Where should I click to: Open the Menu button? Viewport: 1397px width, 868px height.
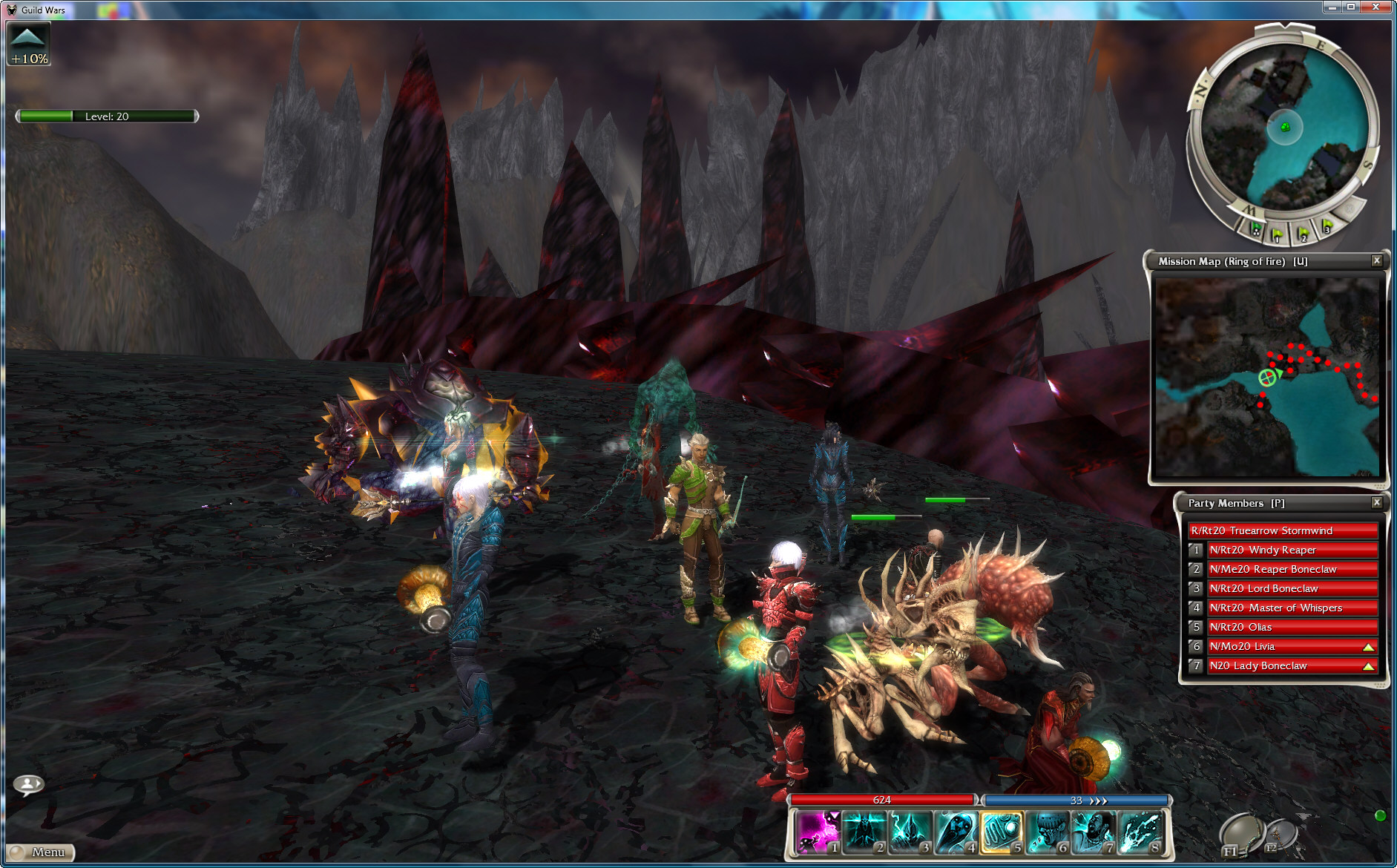(x=42, y=852)
